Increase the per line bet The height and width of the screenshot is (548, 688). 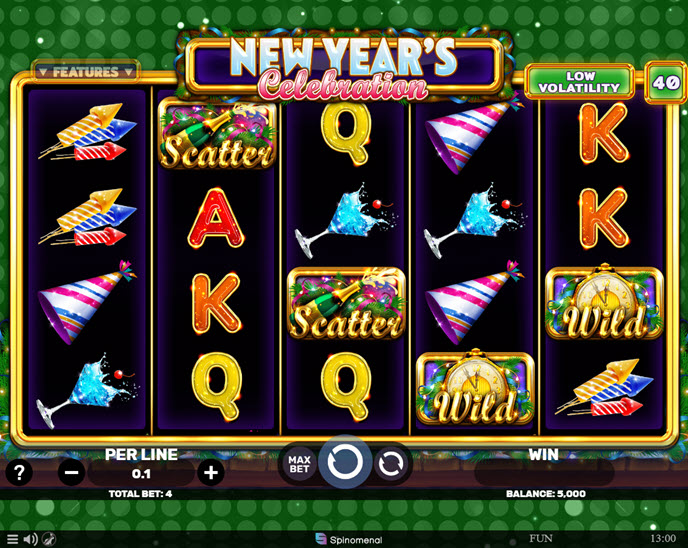[210, 473]
